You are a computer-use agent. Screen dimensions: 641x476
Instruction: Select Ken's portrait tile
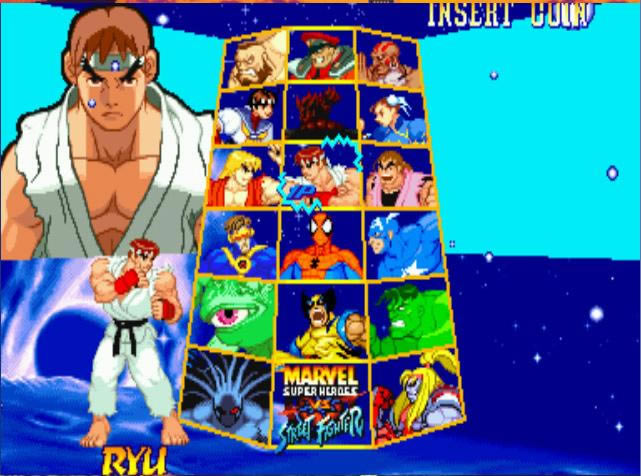coord(243,178)
